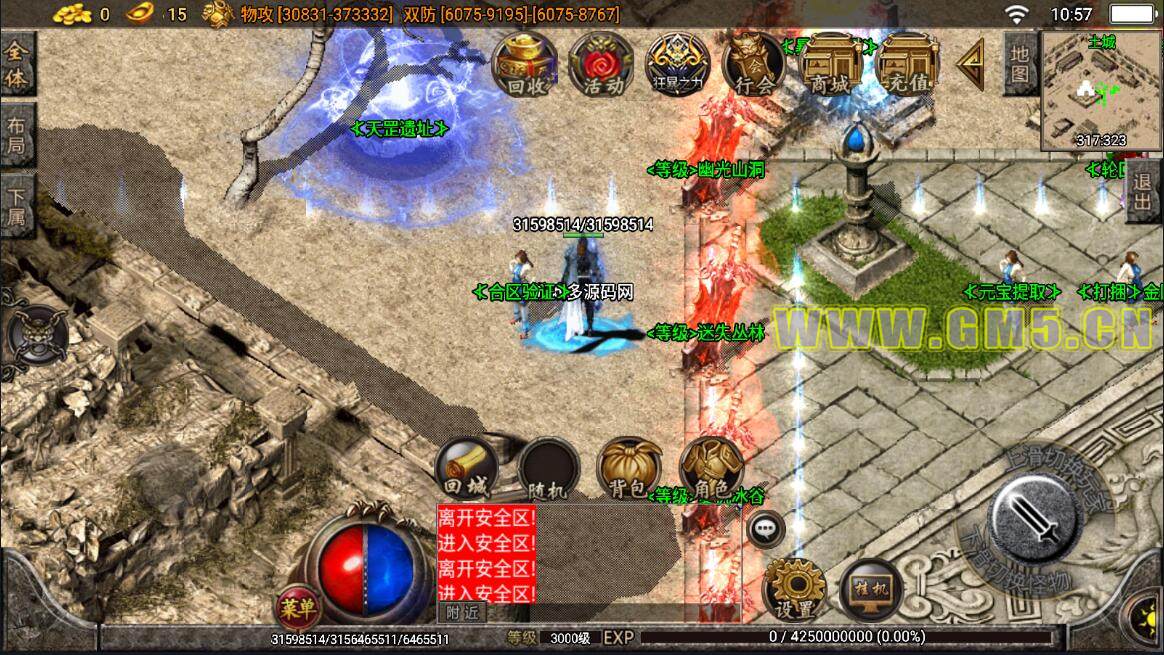Select the 布局 layout tab
1164x655 pixels.
(x=17, y=139)
